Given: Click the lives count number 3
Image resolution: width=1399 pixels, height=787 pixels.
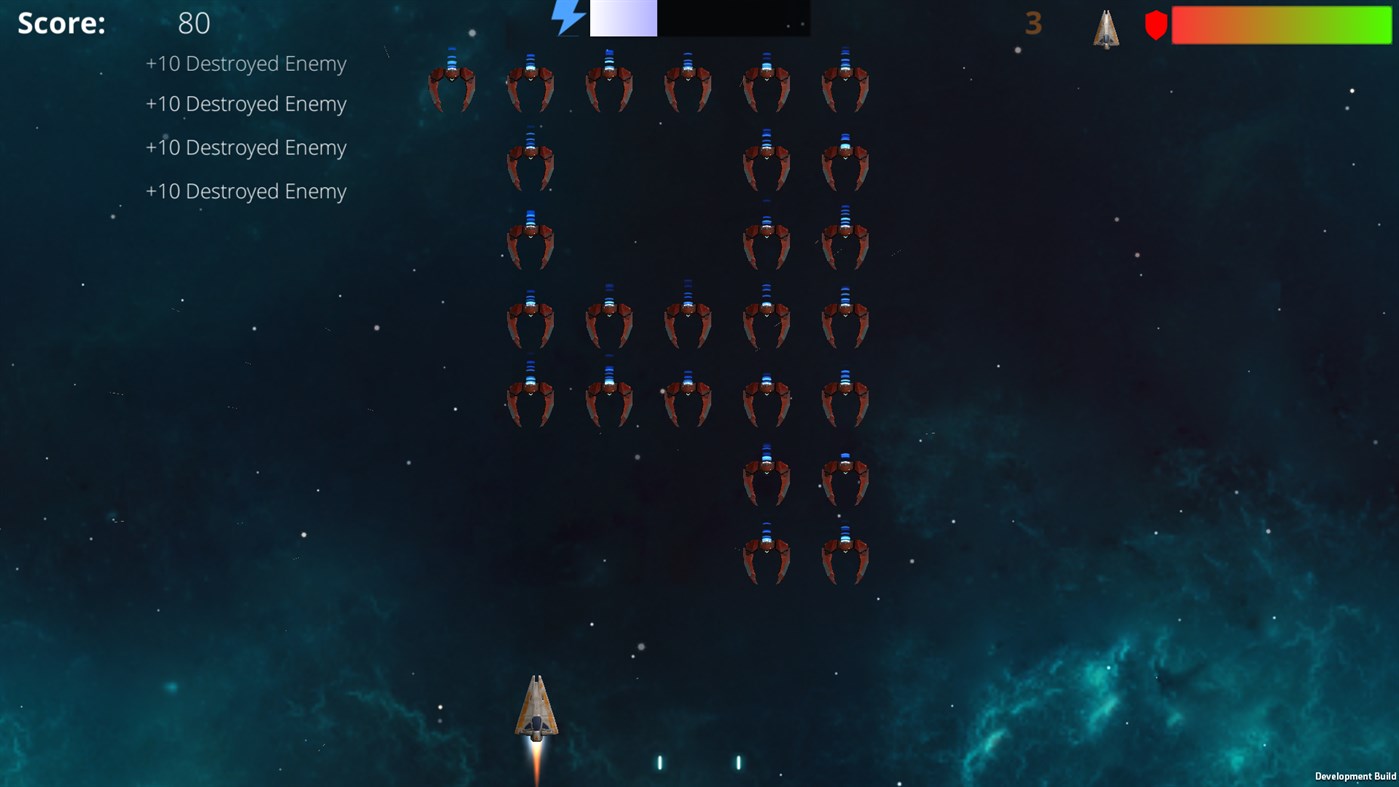Looking at the screenshot, I should tap(1032, 24).
